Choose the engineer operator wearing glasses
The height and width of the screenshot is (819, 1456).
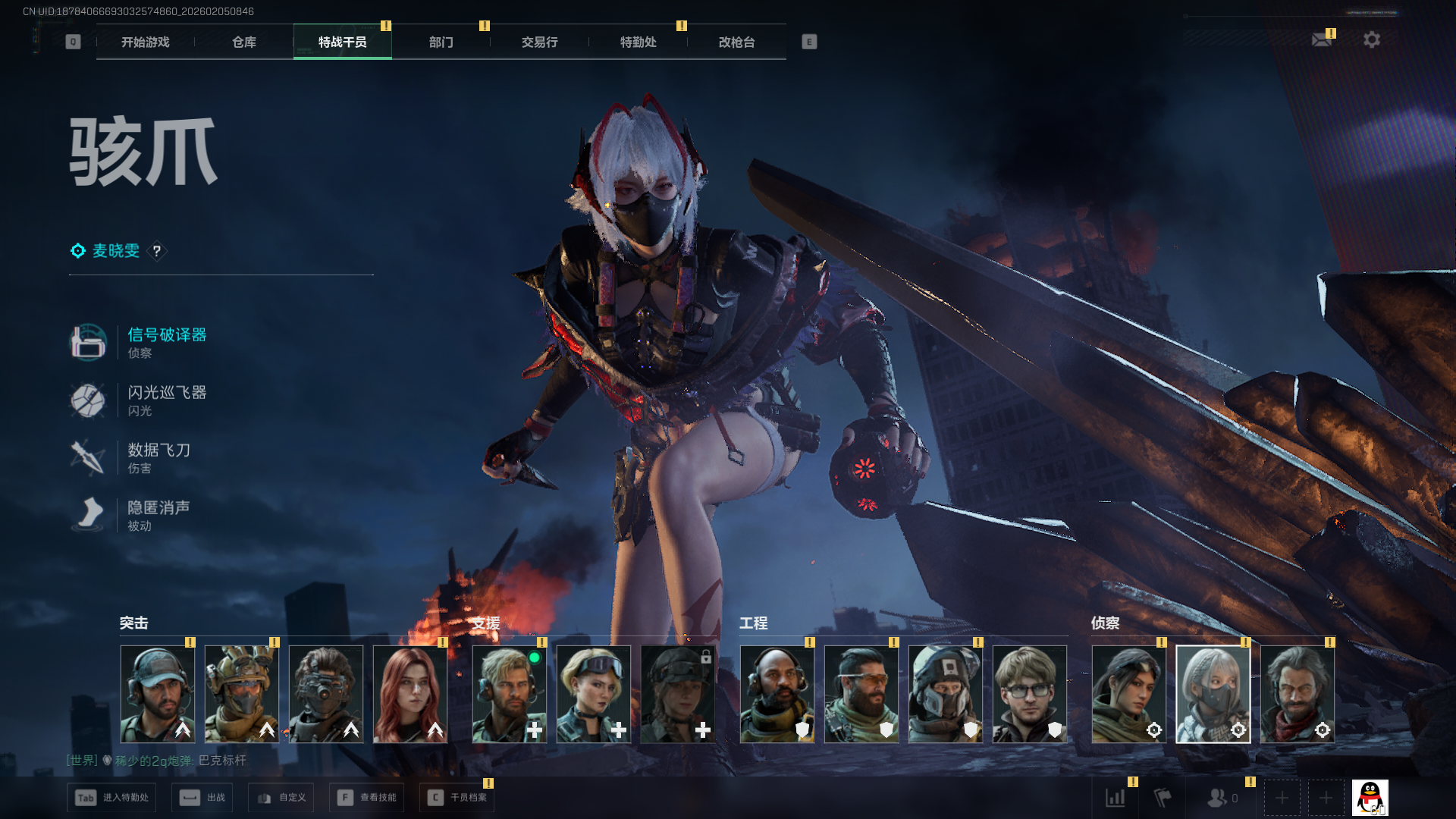pyautogui.click(x=1029, y=694)
